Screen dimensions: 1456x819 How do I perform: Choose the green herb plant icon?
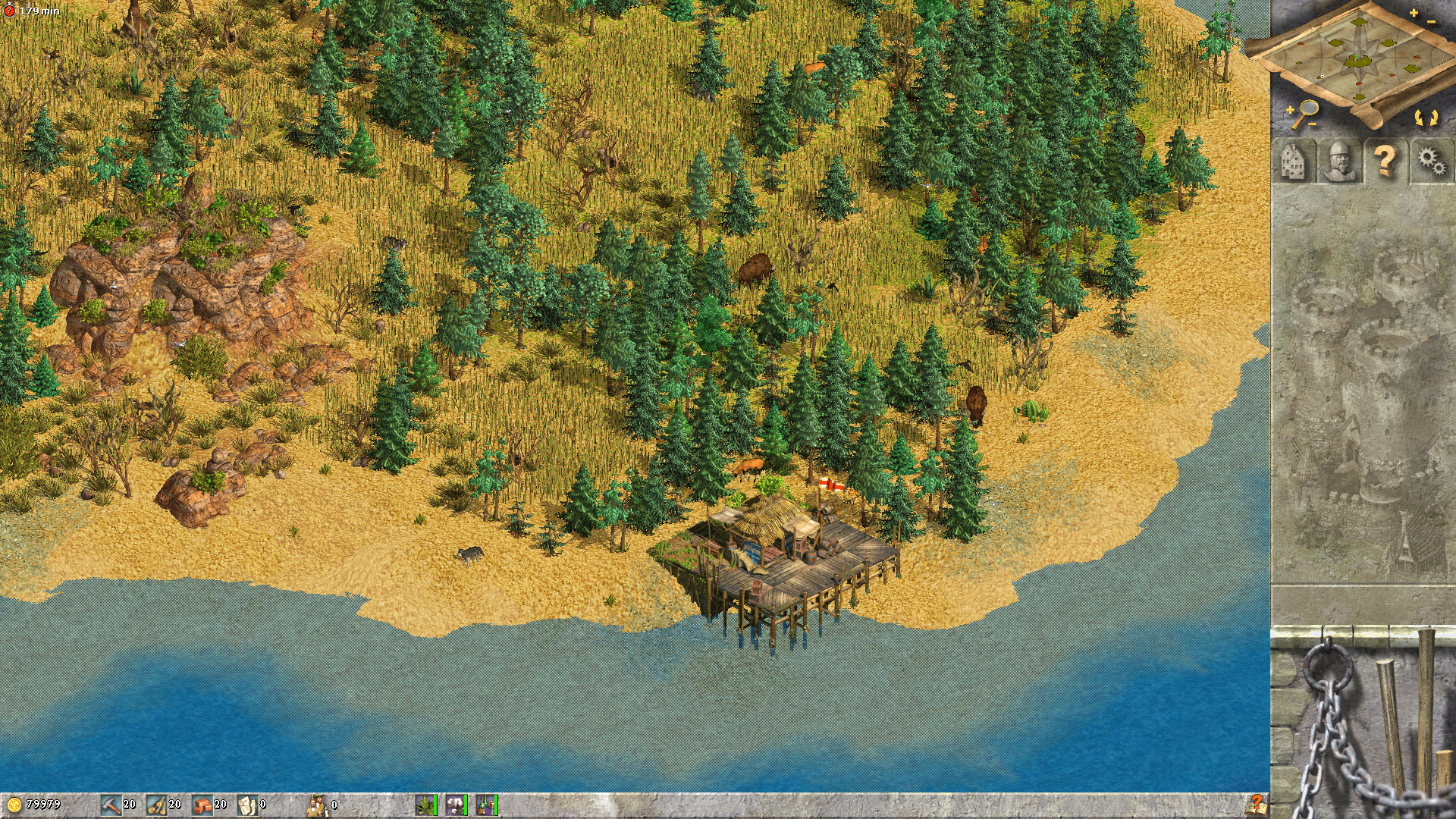click(x=426, y=805)
